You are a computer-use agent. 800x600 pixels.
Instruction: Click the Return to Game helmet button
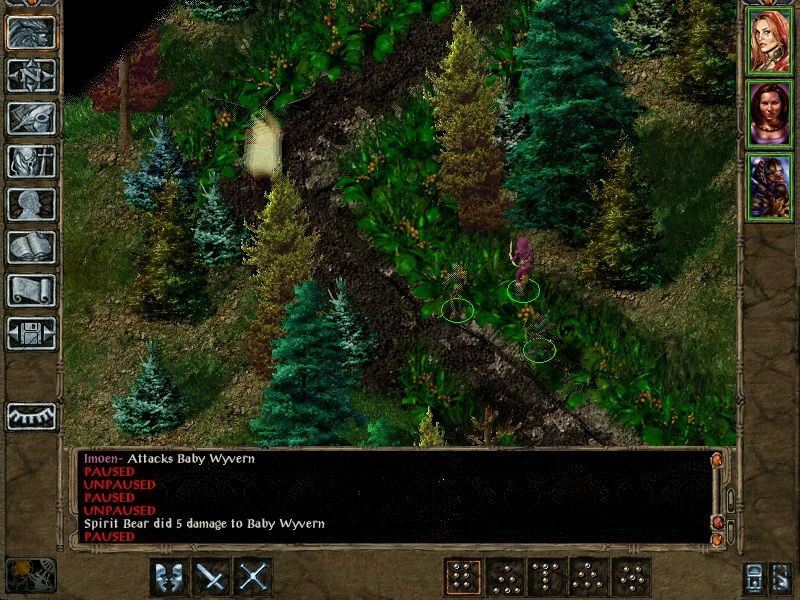31,33
